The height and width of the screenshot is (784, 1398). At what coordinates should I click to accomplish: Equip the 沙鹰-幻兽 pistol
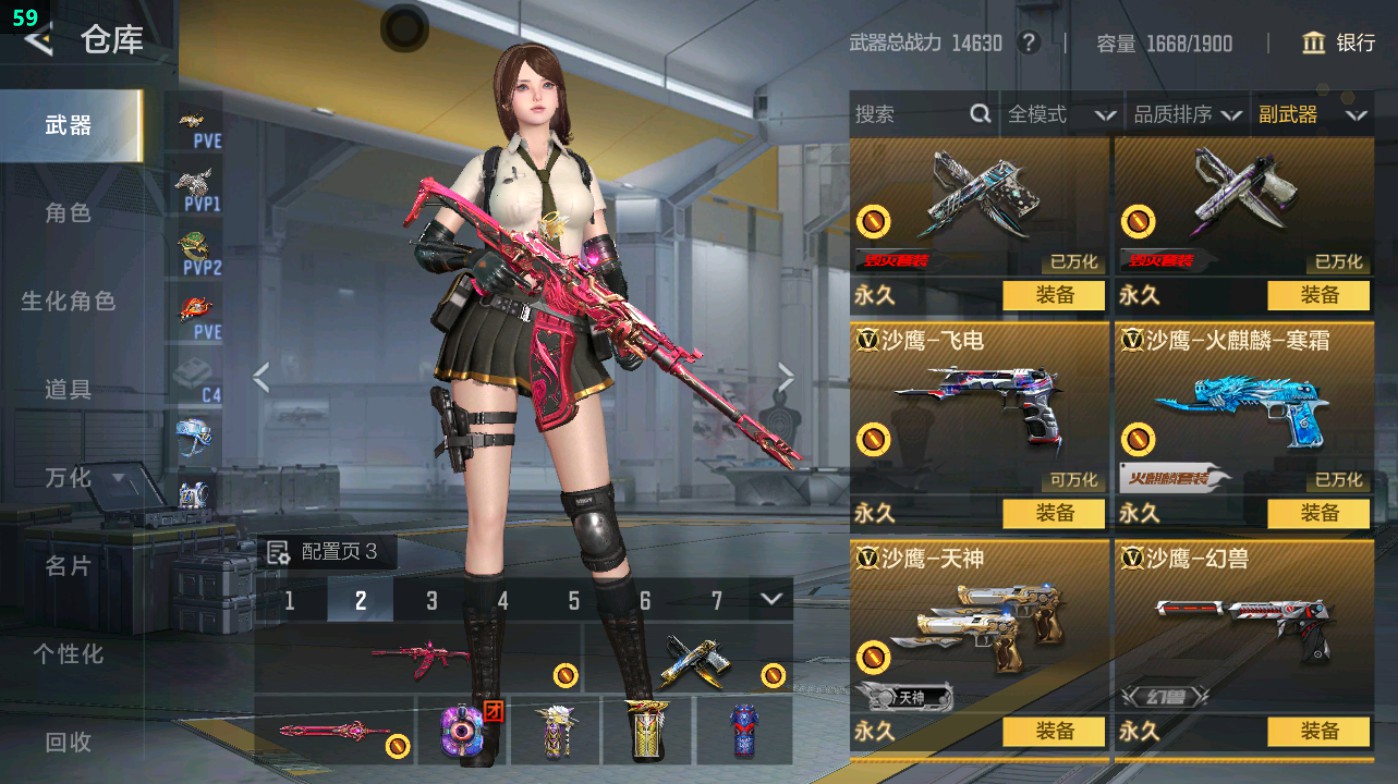click(1318, 731)
